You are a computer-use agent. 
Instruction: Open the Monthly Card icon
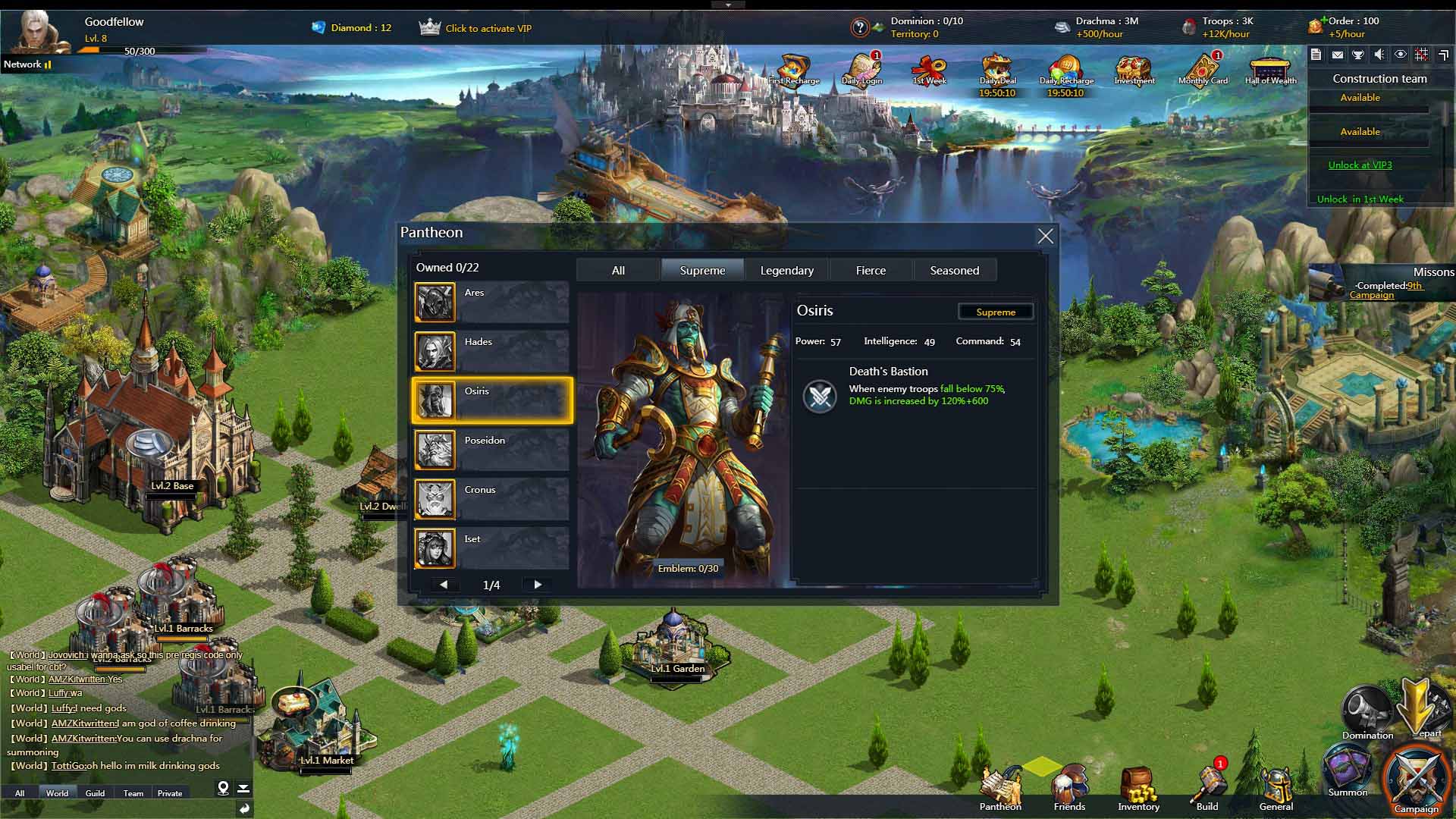1203,70
